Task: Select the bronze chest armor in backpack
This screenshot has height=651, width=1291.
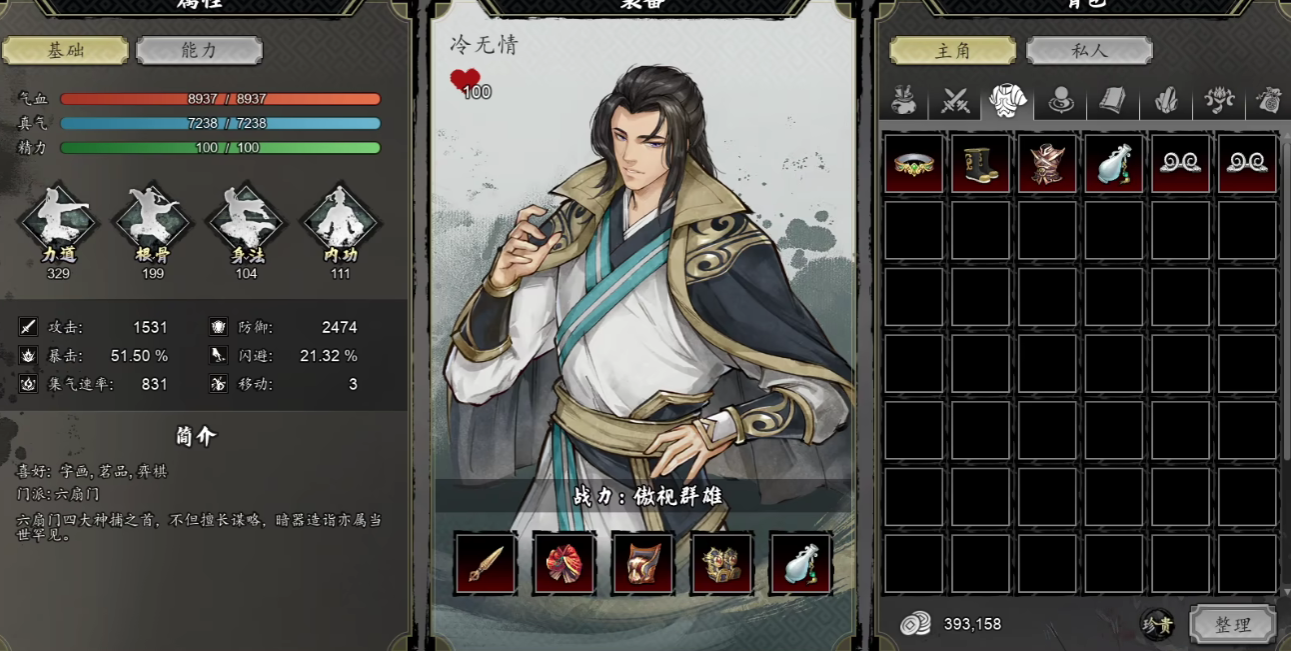Action: click(1047, 163)
